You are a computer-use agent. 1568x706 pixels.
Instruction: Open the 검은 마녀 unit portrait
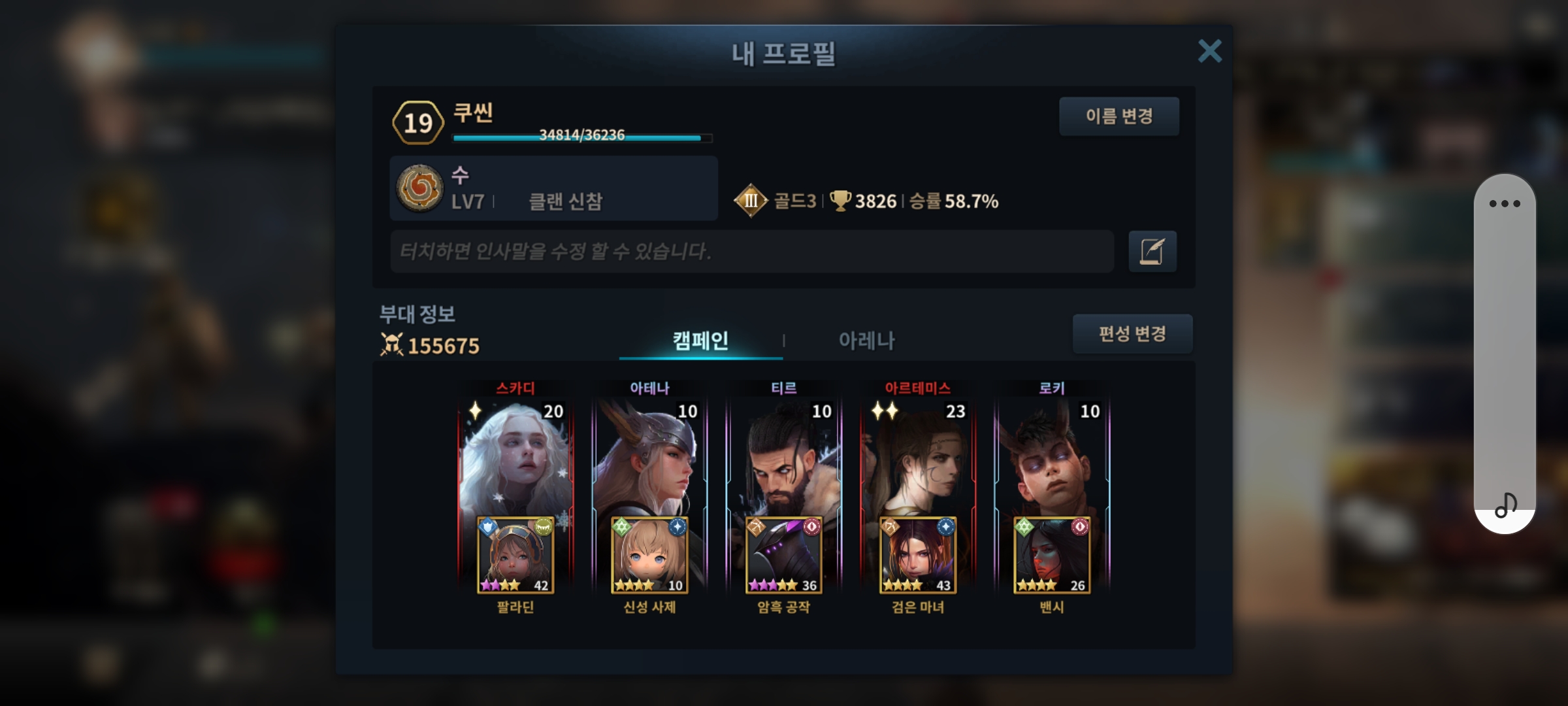tap(917, 556)
